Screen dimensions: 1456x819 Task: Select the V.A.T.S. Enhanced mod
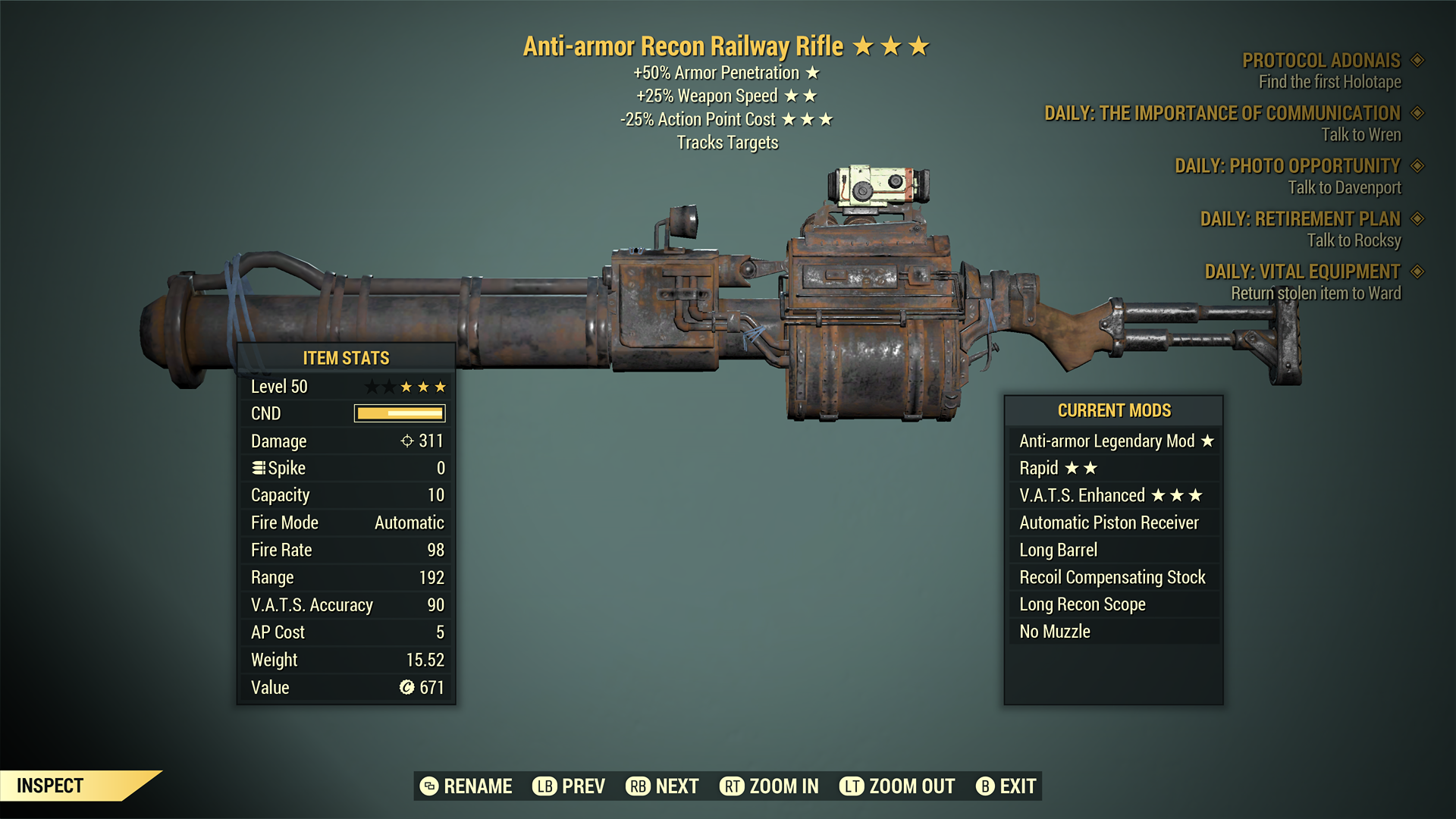[1113, 496]
